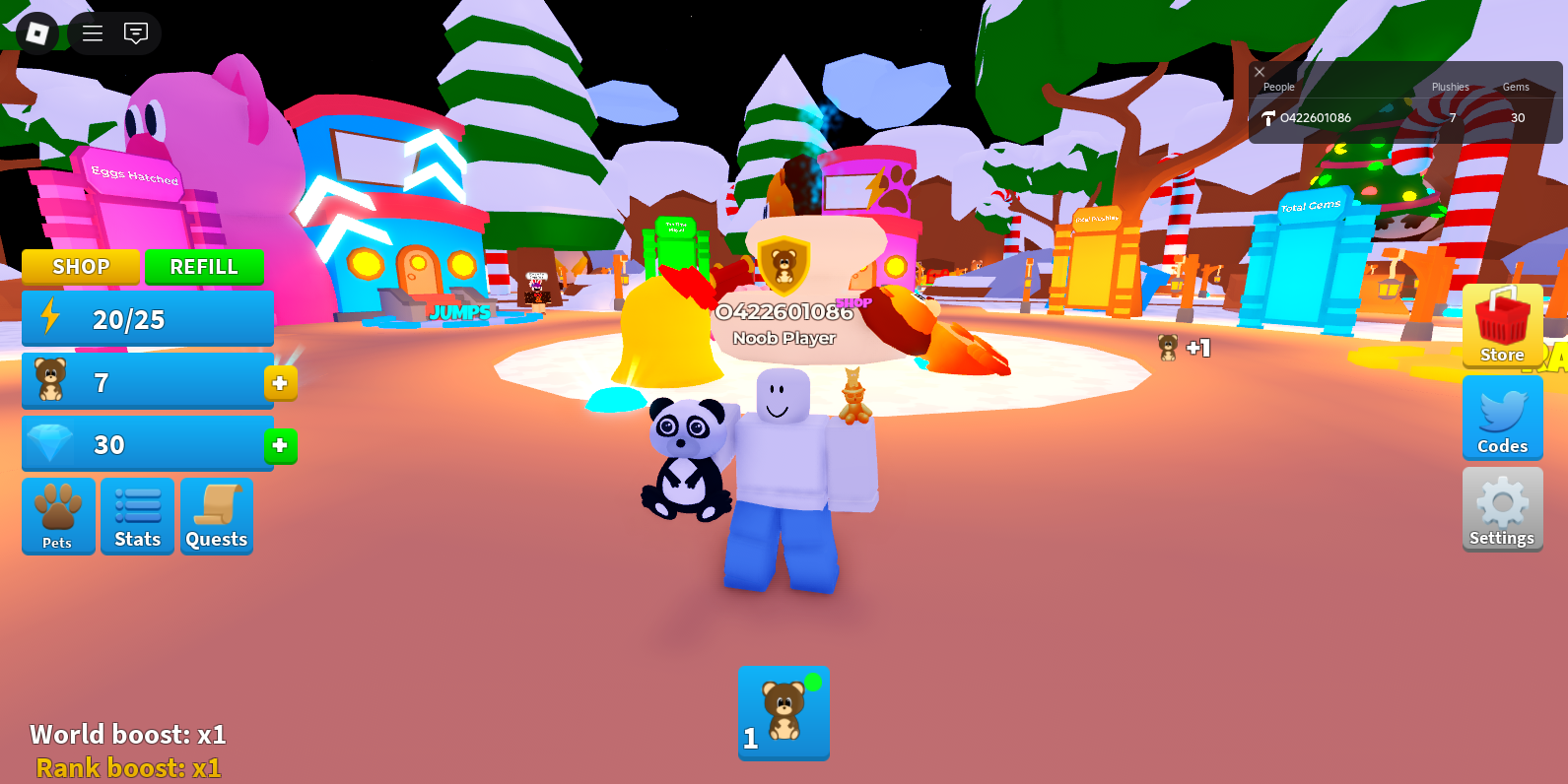Click the Gems column header
The width and height of the screenshot is (1568, 784).
click(x=1516, y=87)
